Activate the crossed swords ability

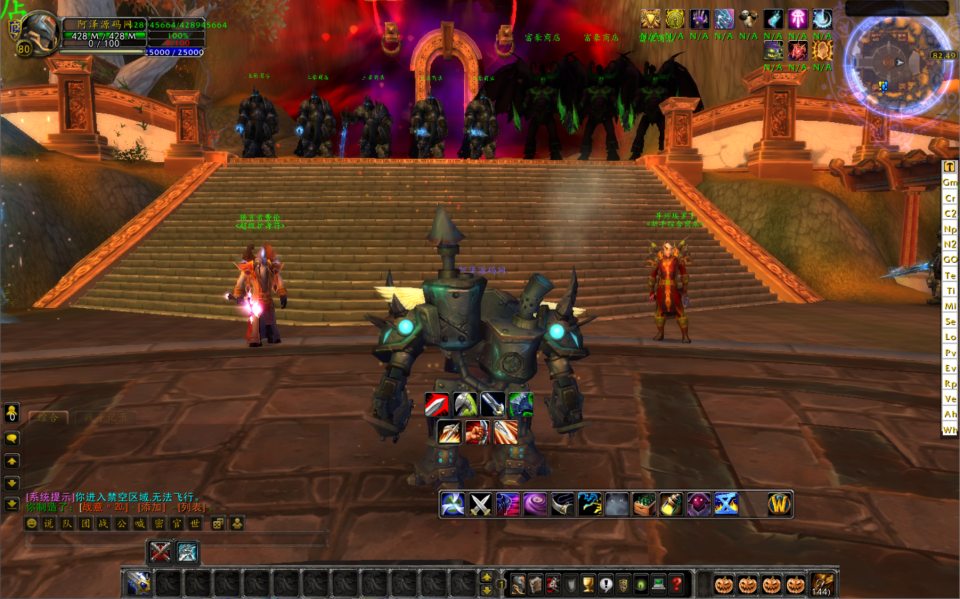pyautogui.click(x=481, y=504)
